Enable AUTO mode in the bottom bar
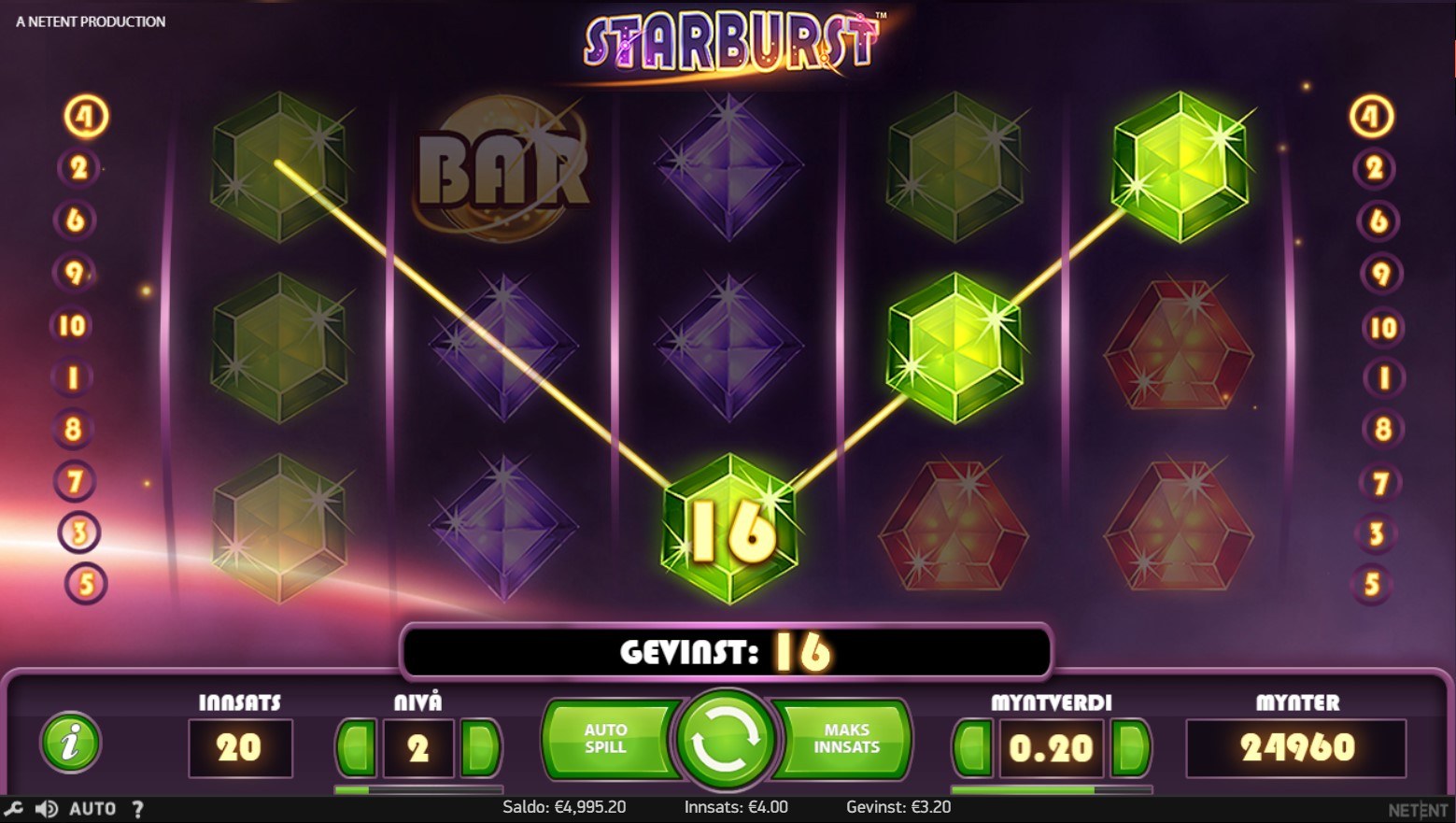This screenshot has width=1456, height=823. pyautogui.click(x=91, y=808)
